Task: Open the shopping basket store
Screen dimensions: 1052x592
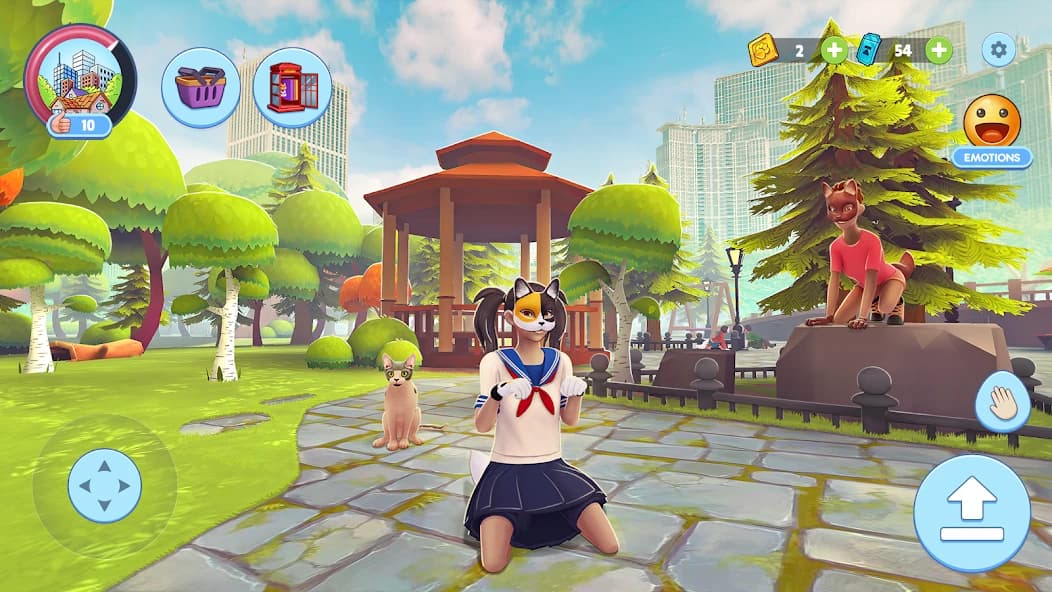Action: pyautogui.click(x=200, y=87)
